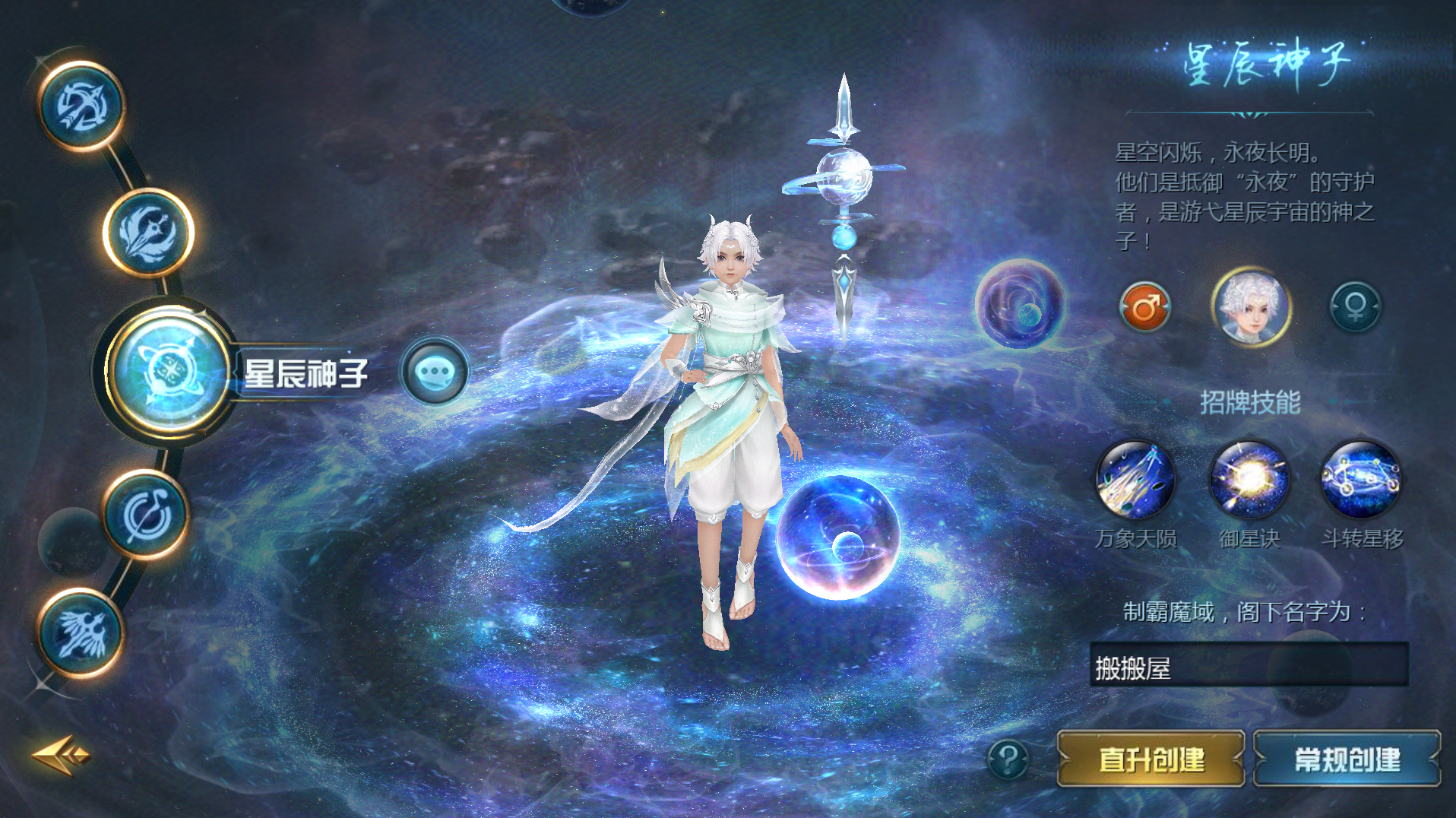The image size is (1456, 818).
Task: View the 御星诀 signature skill
Action: click(x=1249, y=480)
